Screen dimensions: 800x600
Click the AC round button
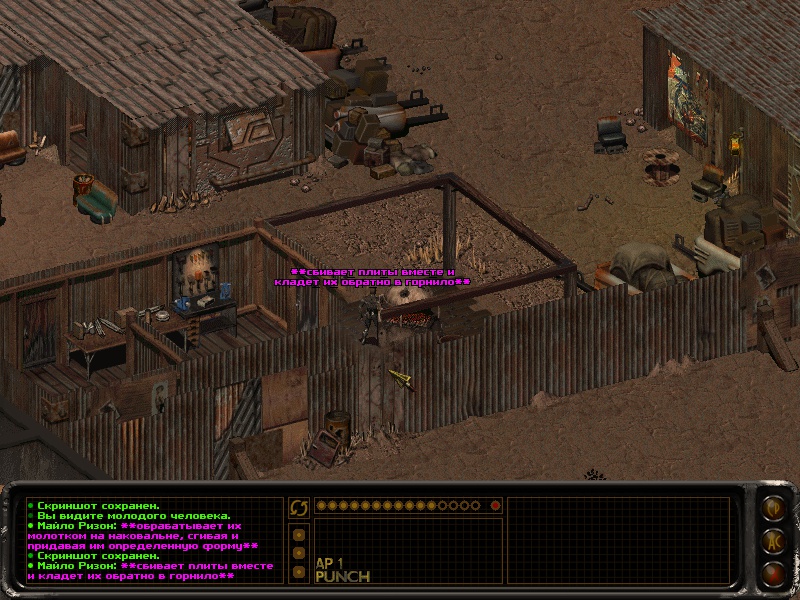tap(773, 541)
